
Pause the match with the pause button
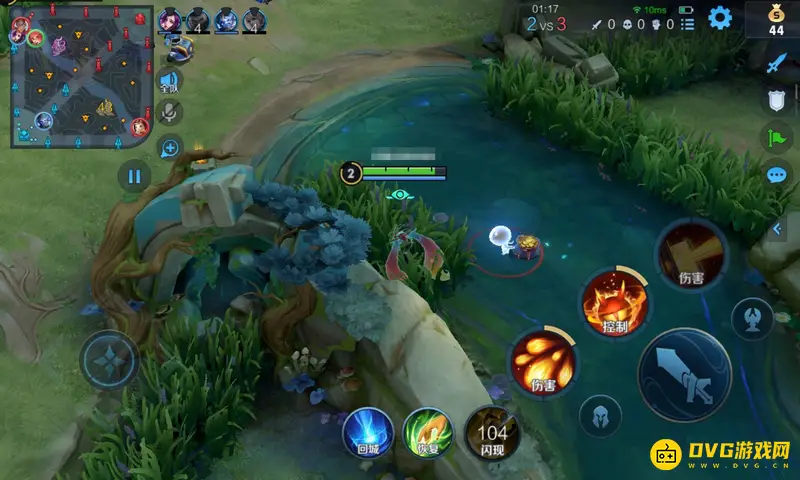coord(133,178)
